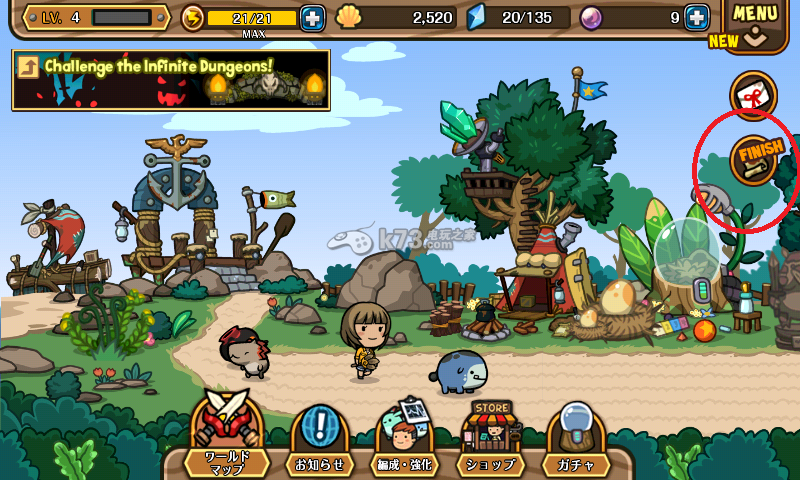Go to 編成・強化 team formation
Image resolution: width=800 pixels, height=480 pixels.
coord(406,440)
